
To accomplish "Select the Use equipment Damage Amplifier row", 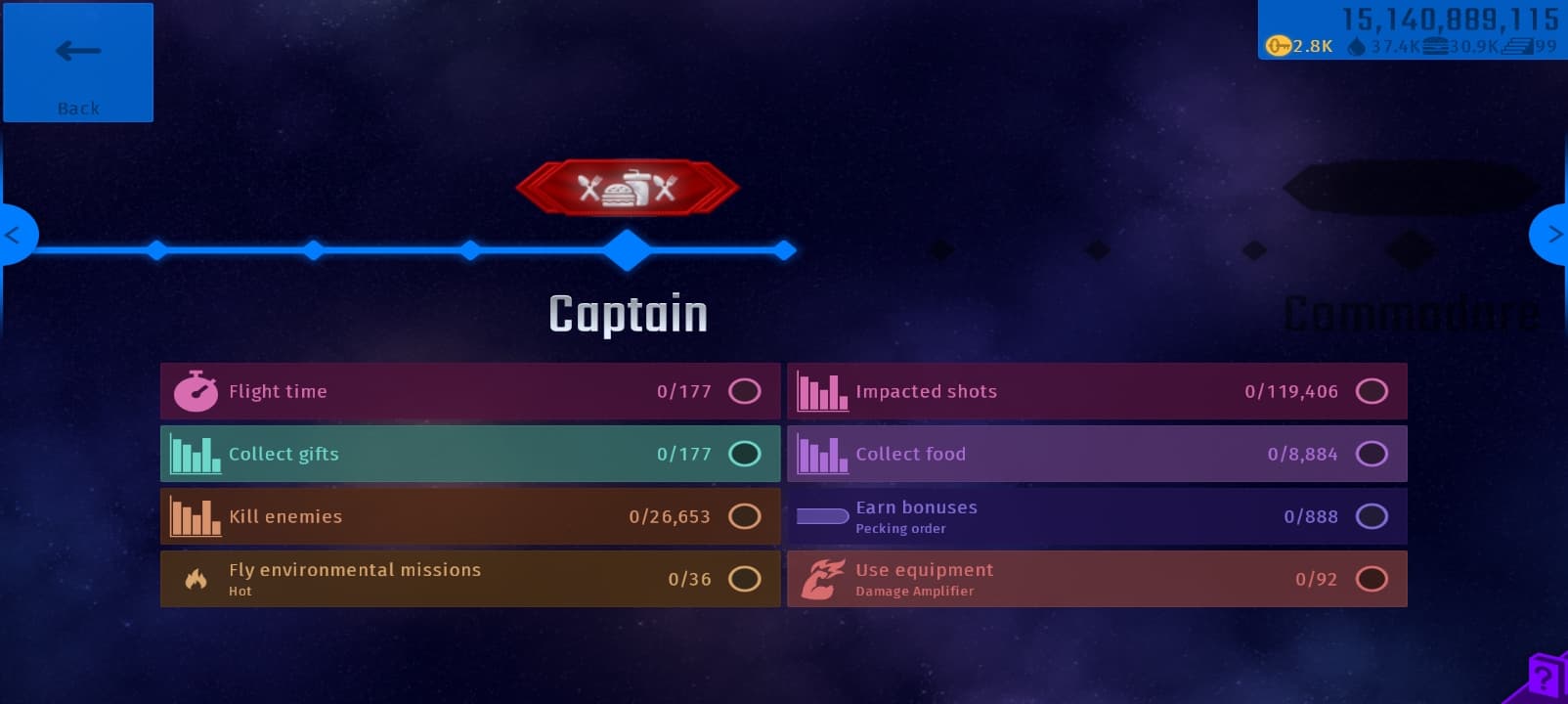I will 1096,579.
